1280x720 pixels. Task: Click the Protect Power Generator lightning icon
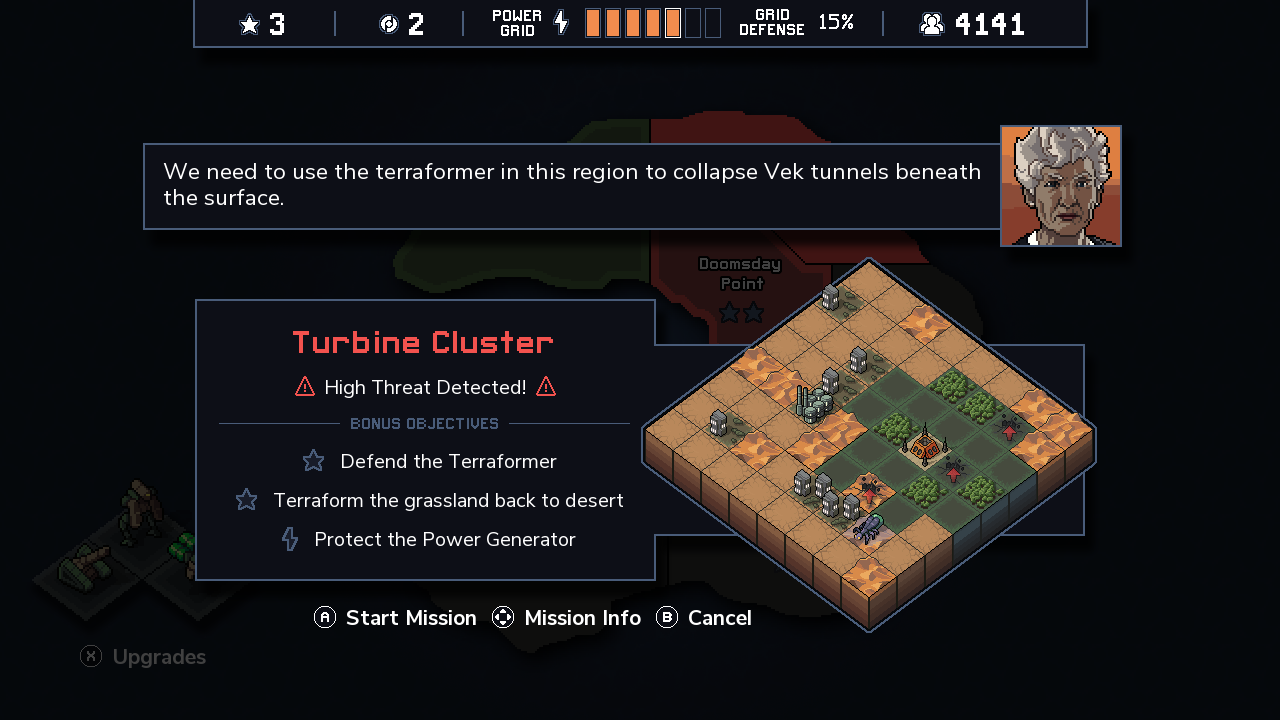(289, 538)
